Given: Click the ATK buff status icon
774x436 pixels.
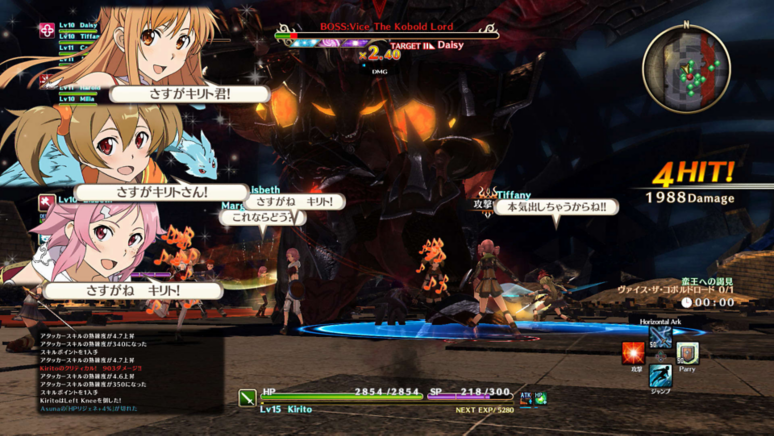Looking at the screenshot, I should 525,399.
